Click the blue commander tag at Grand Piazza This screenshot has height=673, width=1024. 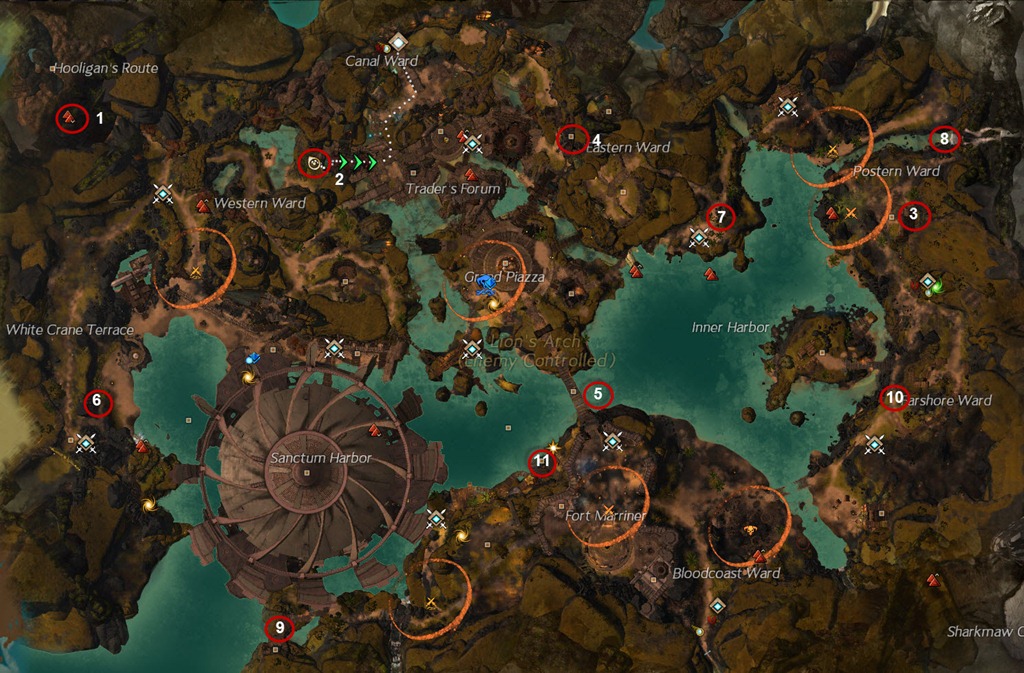pos(486,281)
